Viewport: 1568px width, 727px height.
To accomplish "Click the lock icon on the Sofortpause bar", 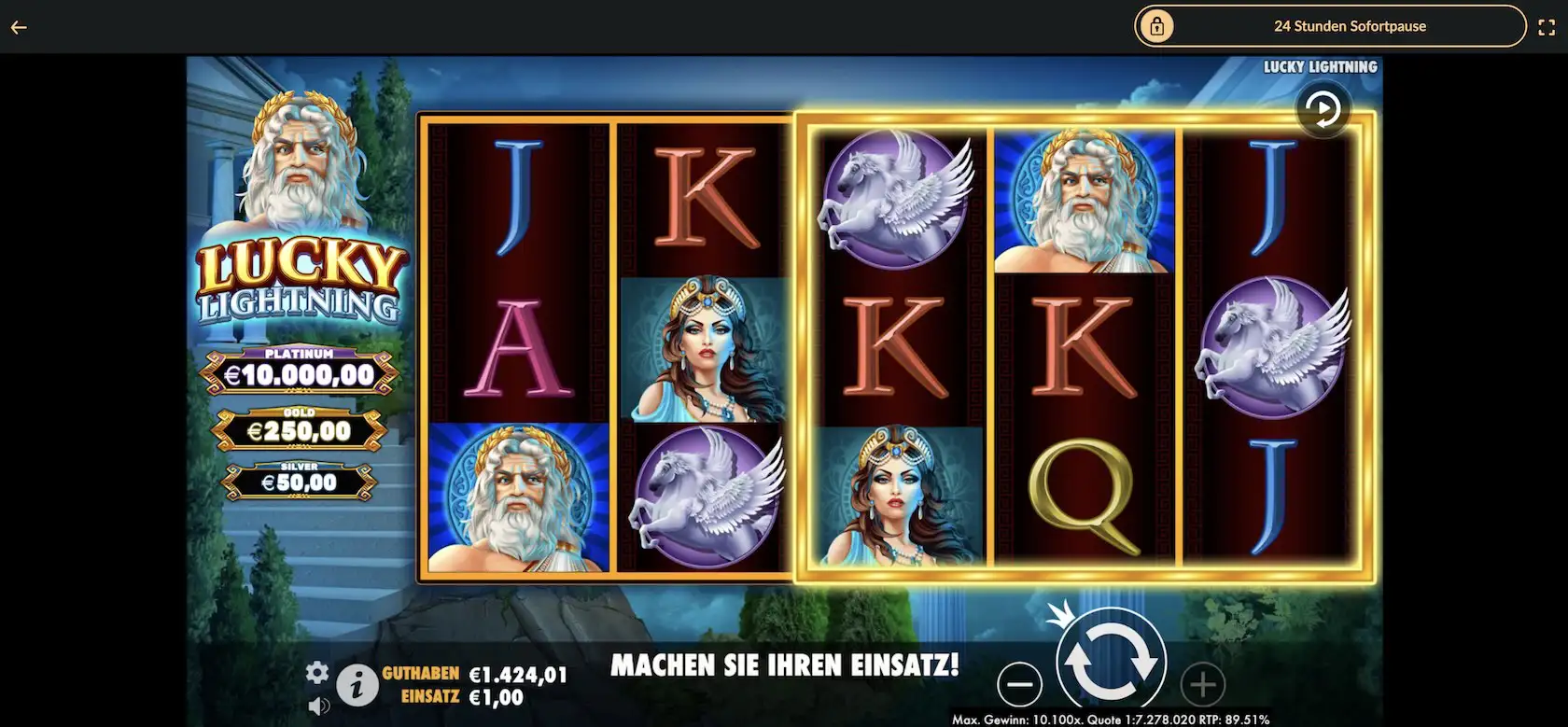I will 1159,26.
